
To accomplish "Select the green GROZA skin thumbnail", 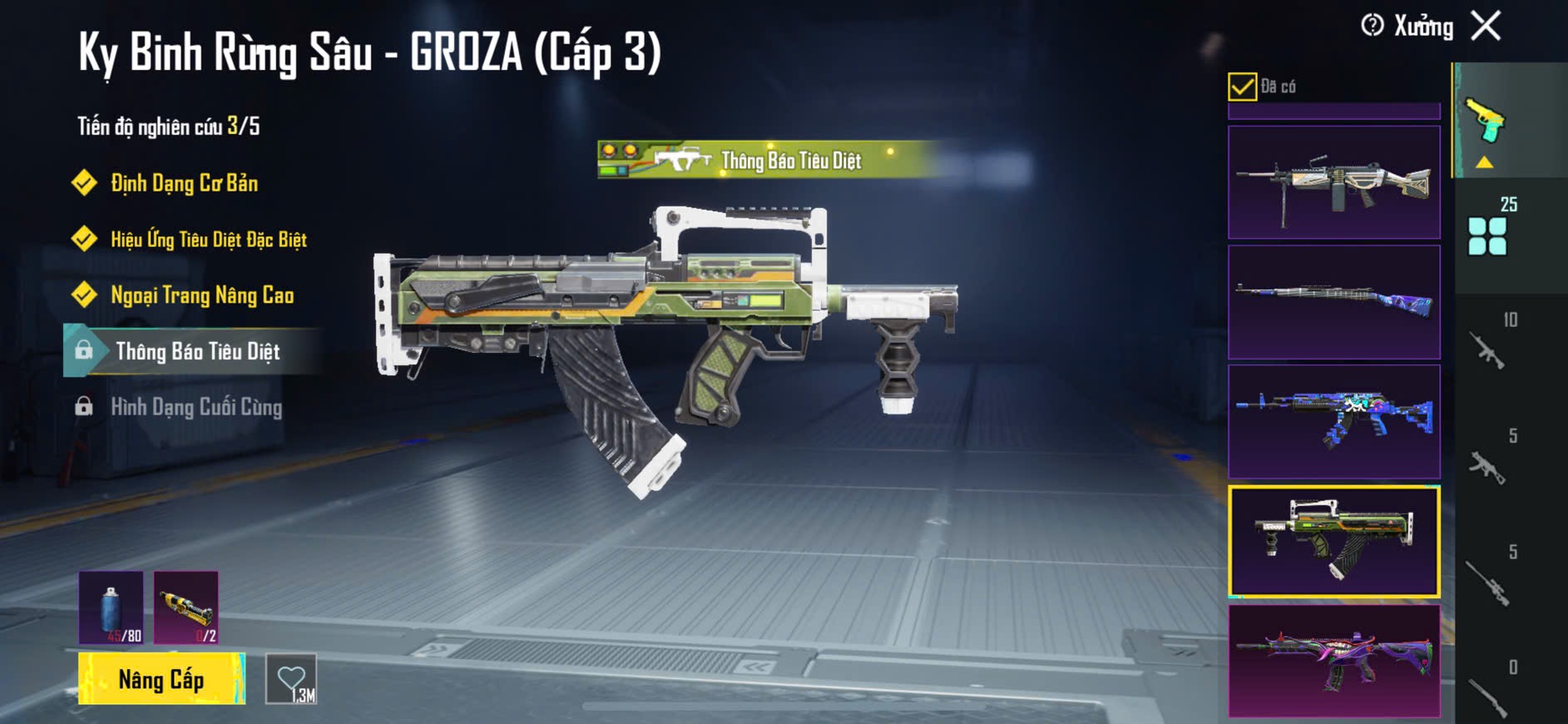I will tap(1333, 542).
